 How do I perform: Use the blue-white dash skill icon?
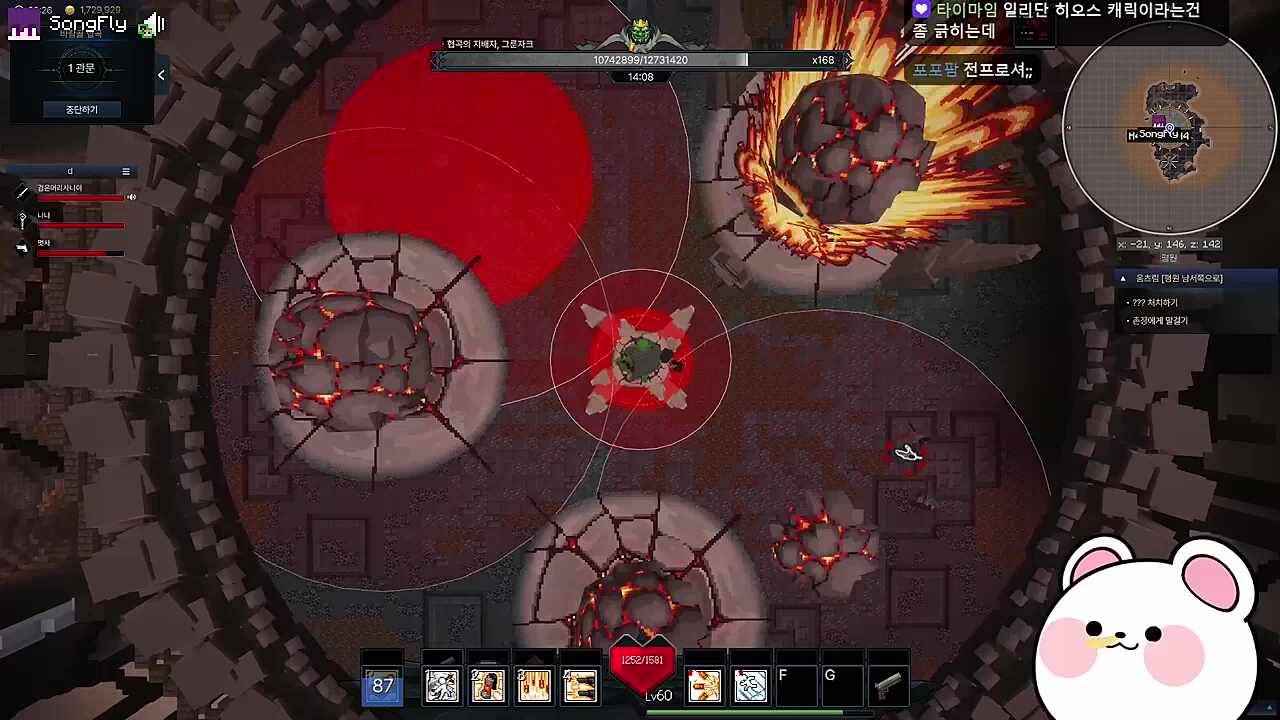point(750,686)
